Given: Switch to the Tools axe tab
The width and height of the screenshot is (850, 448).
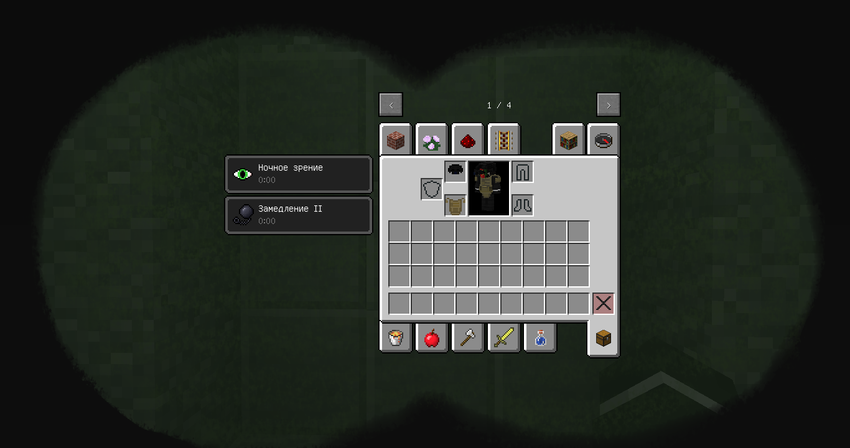Looking at the screenshot, I should point(468,338).
